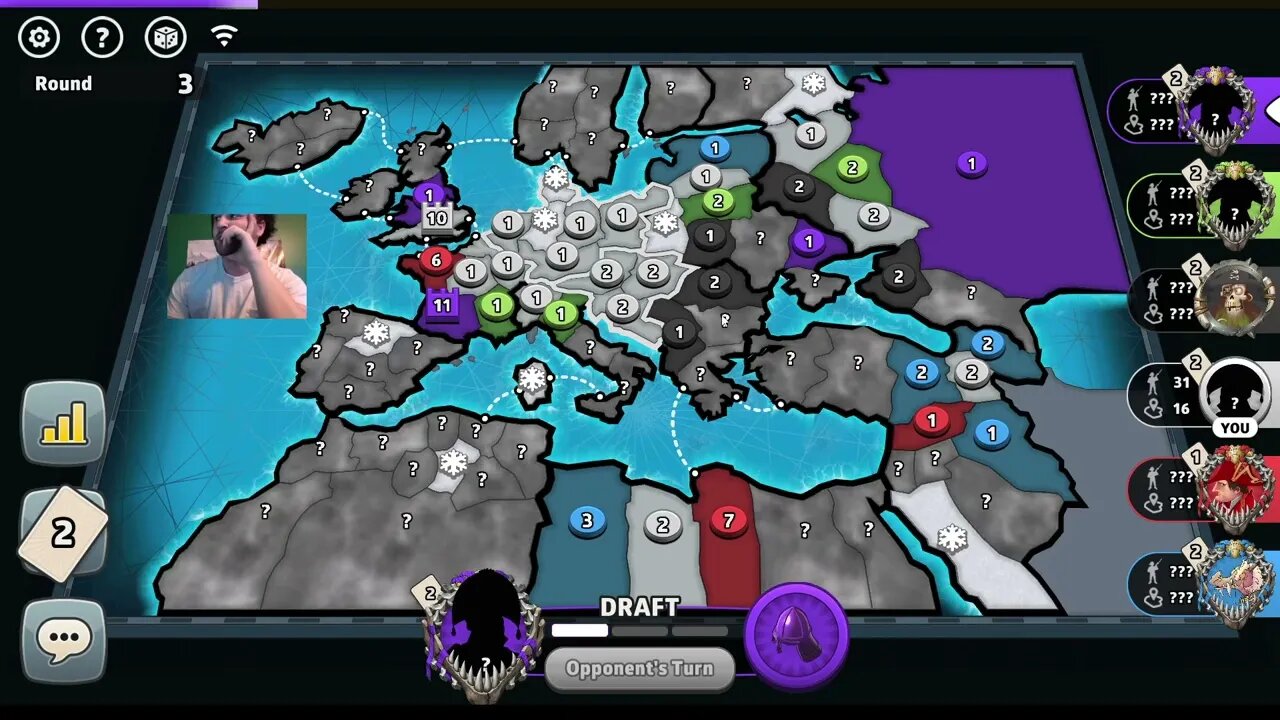The width and height of the screenshot is (1280, 720).
Task: Select the large purple territory with 1 troop
Action: click(x=971, y=164)
